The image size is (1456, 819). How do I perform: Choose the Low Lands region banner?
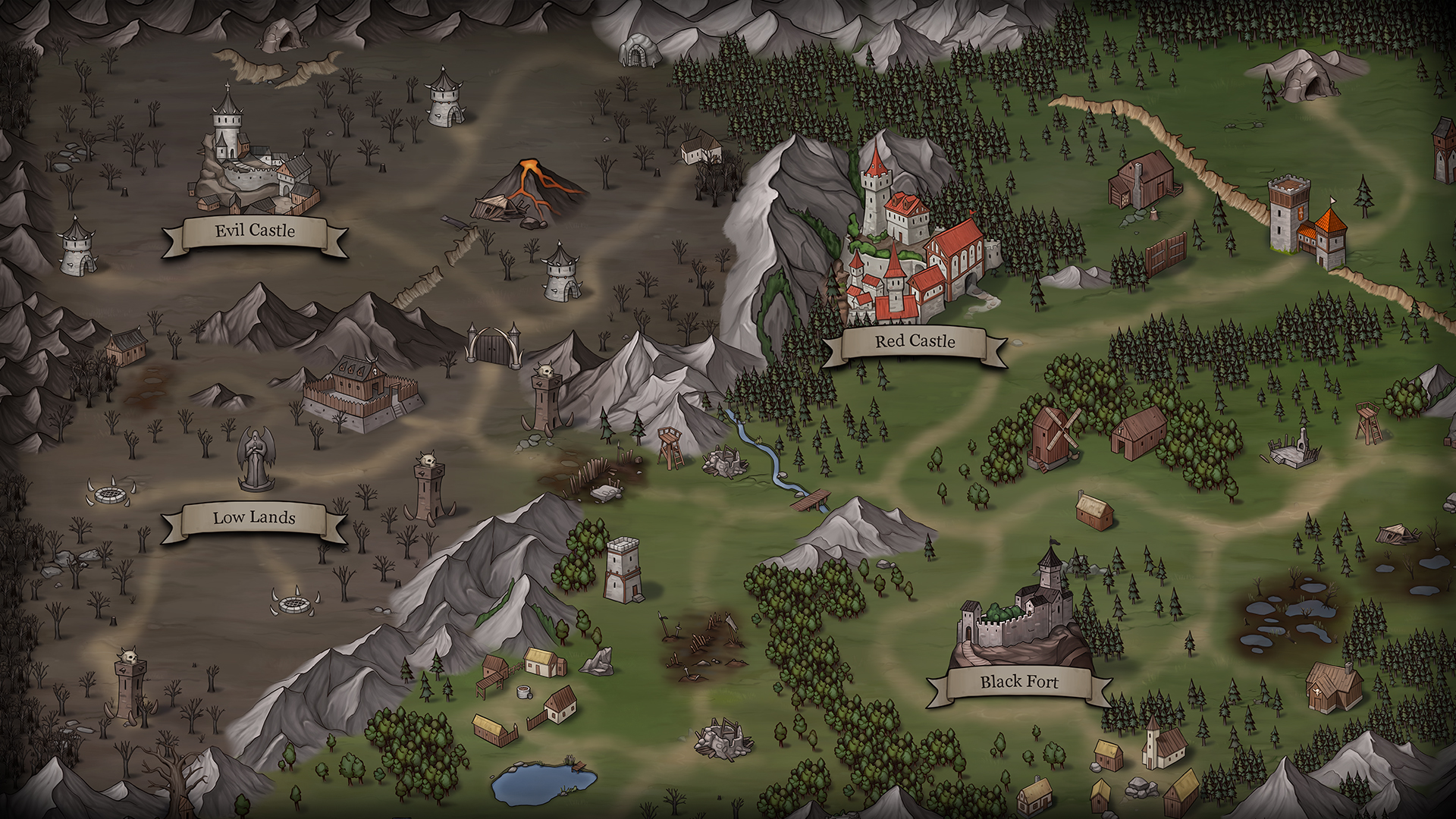click(x=254, y=519)
